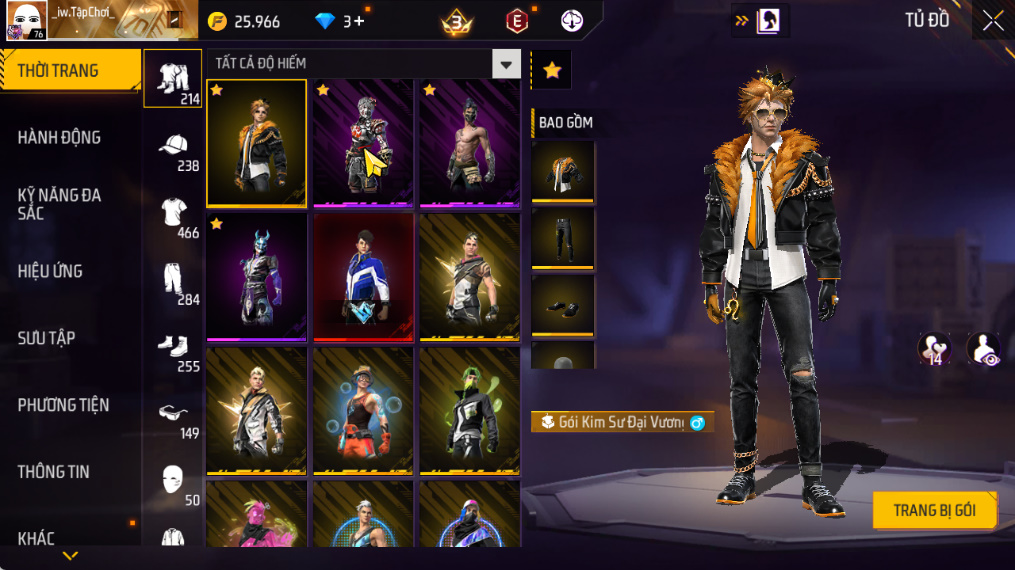Toggle the character visibility eye icon
Screen dimensions: 1015x570
[983, 349]
